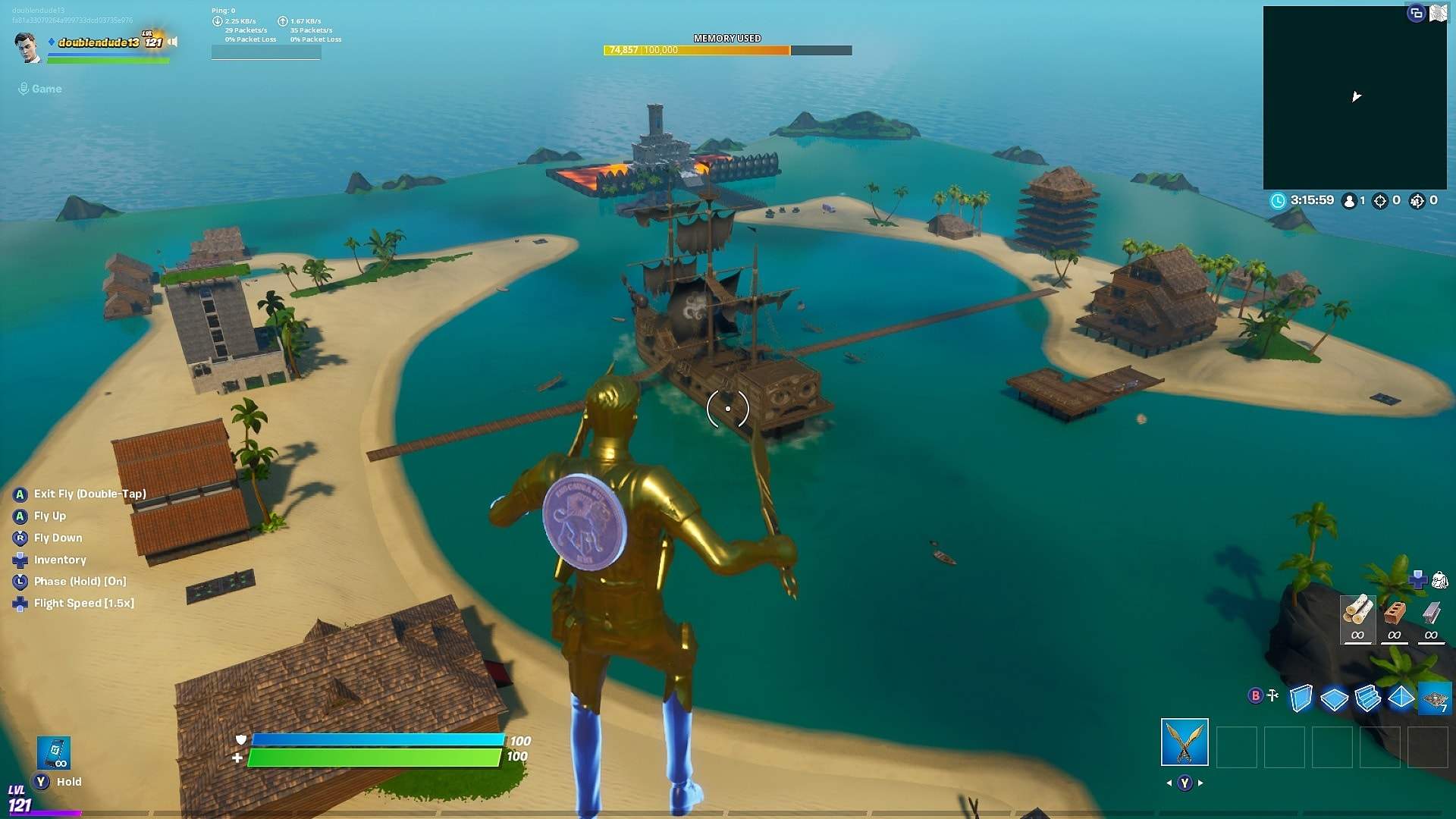Choose the floor building piece
1456x819 pixels.
1334,698
